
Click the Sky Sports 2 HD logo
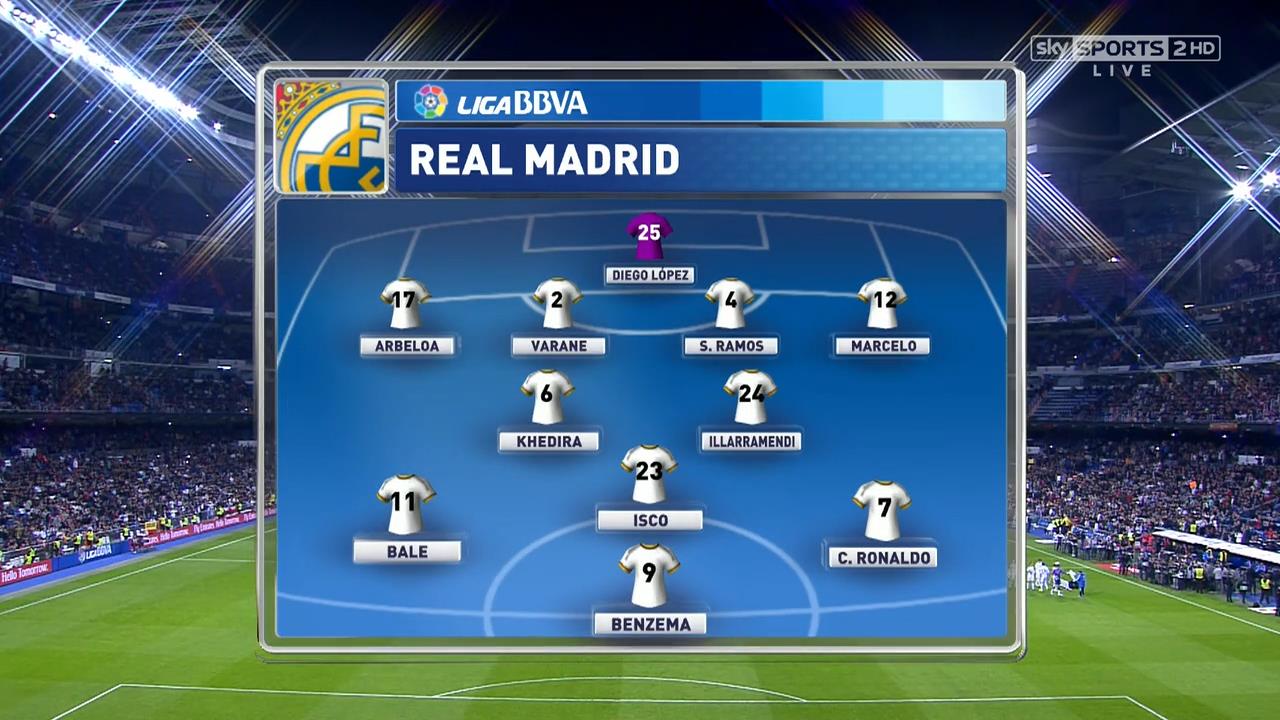pos(1125,50)
